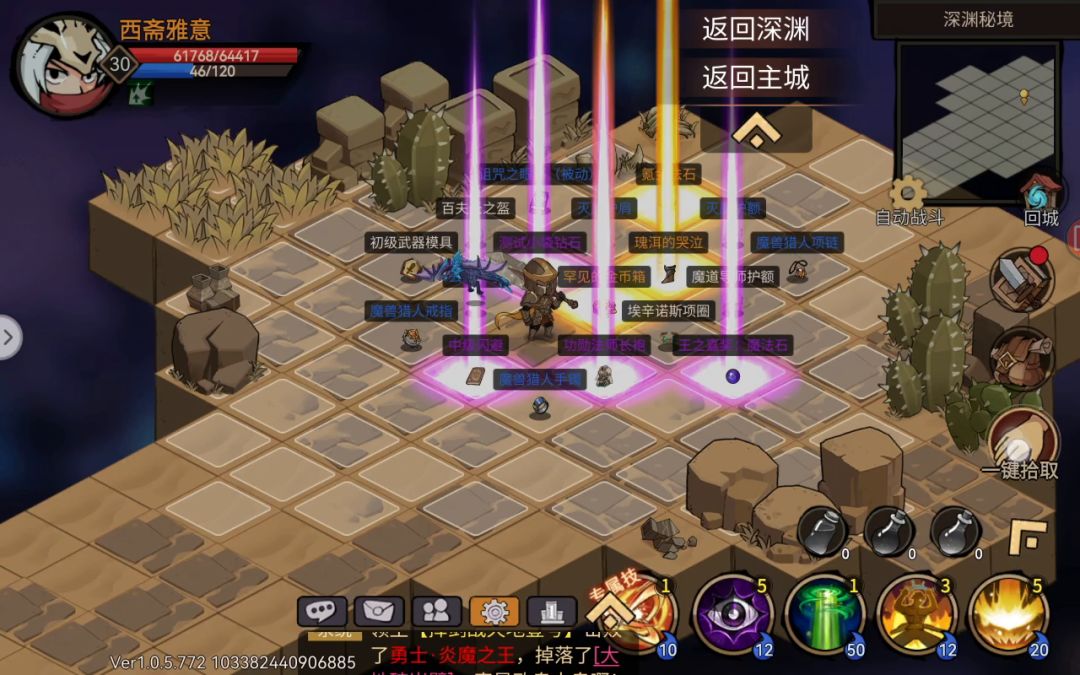Open the mail envelope button

click(379, 611)
